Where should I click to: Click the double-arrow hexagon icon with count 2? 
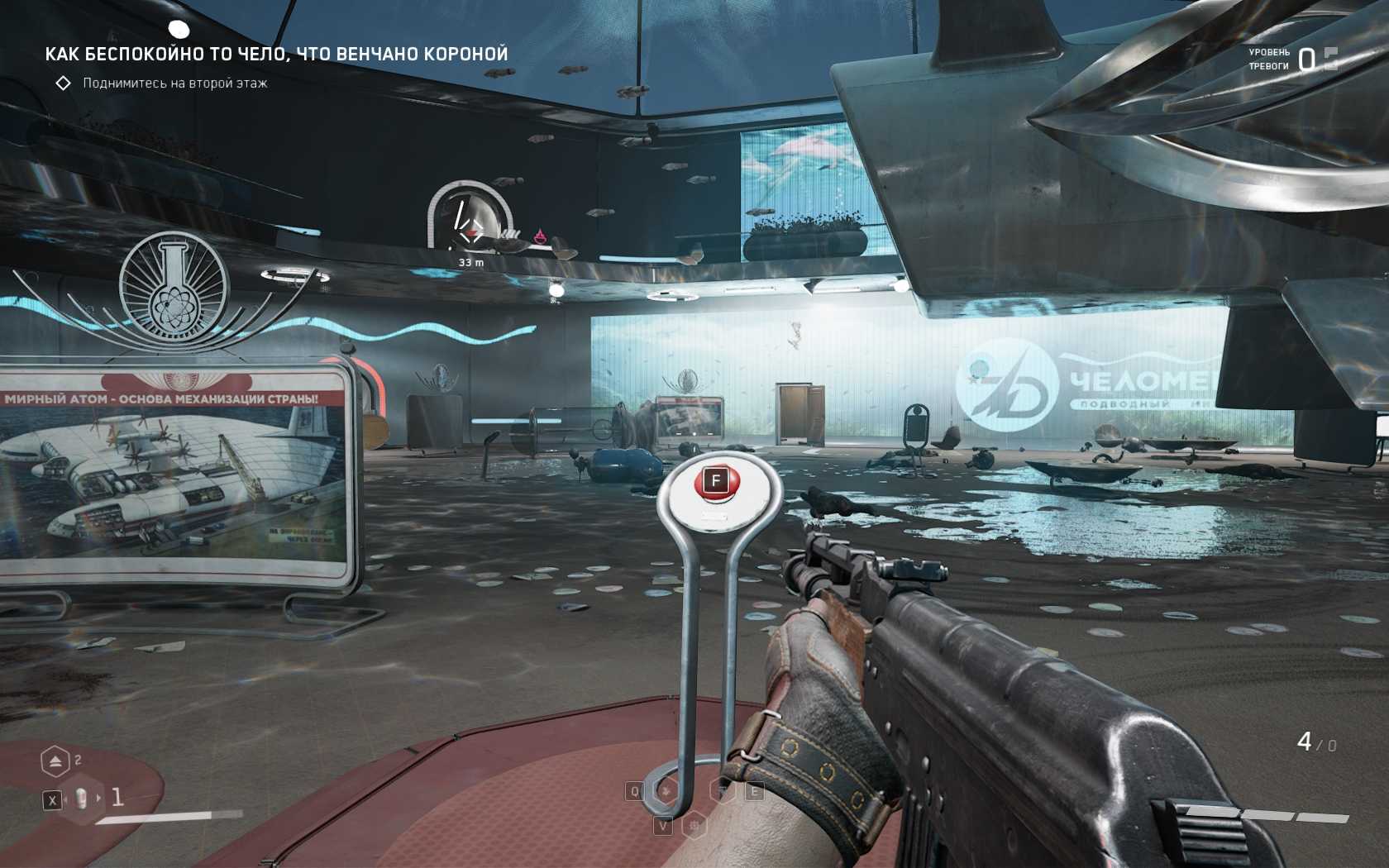55,761
